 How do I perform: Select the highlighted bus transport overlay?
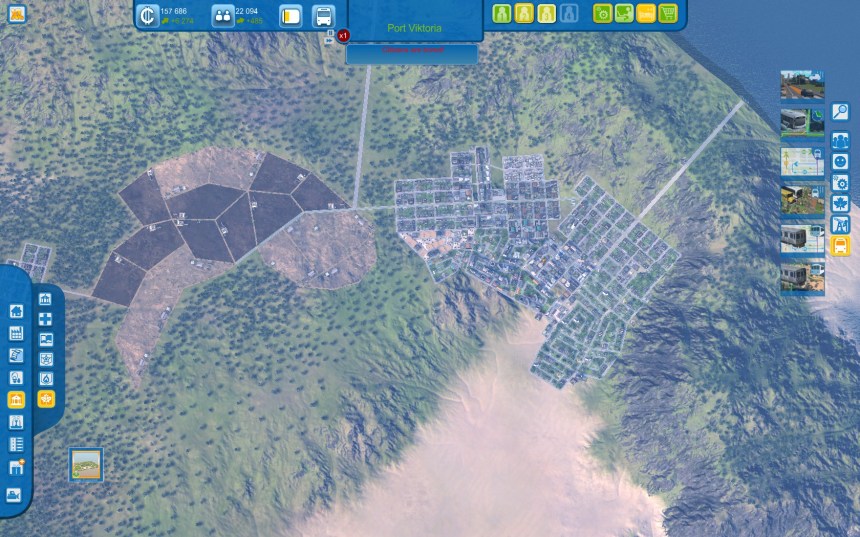tap(840, 245)
